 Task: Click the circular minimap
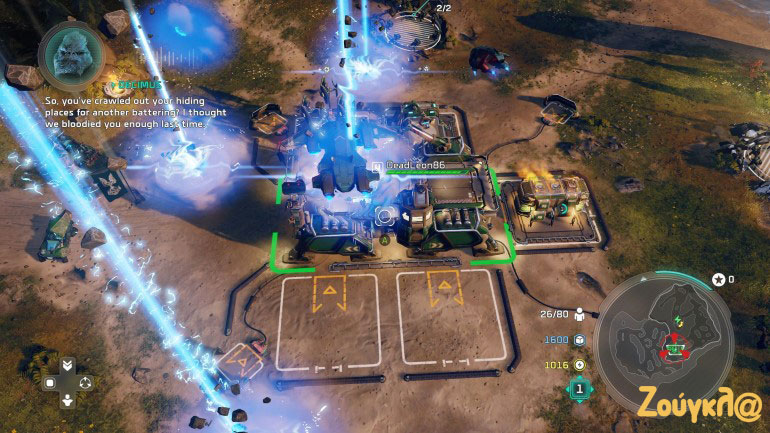tap(667, 337)
